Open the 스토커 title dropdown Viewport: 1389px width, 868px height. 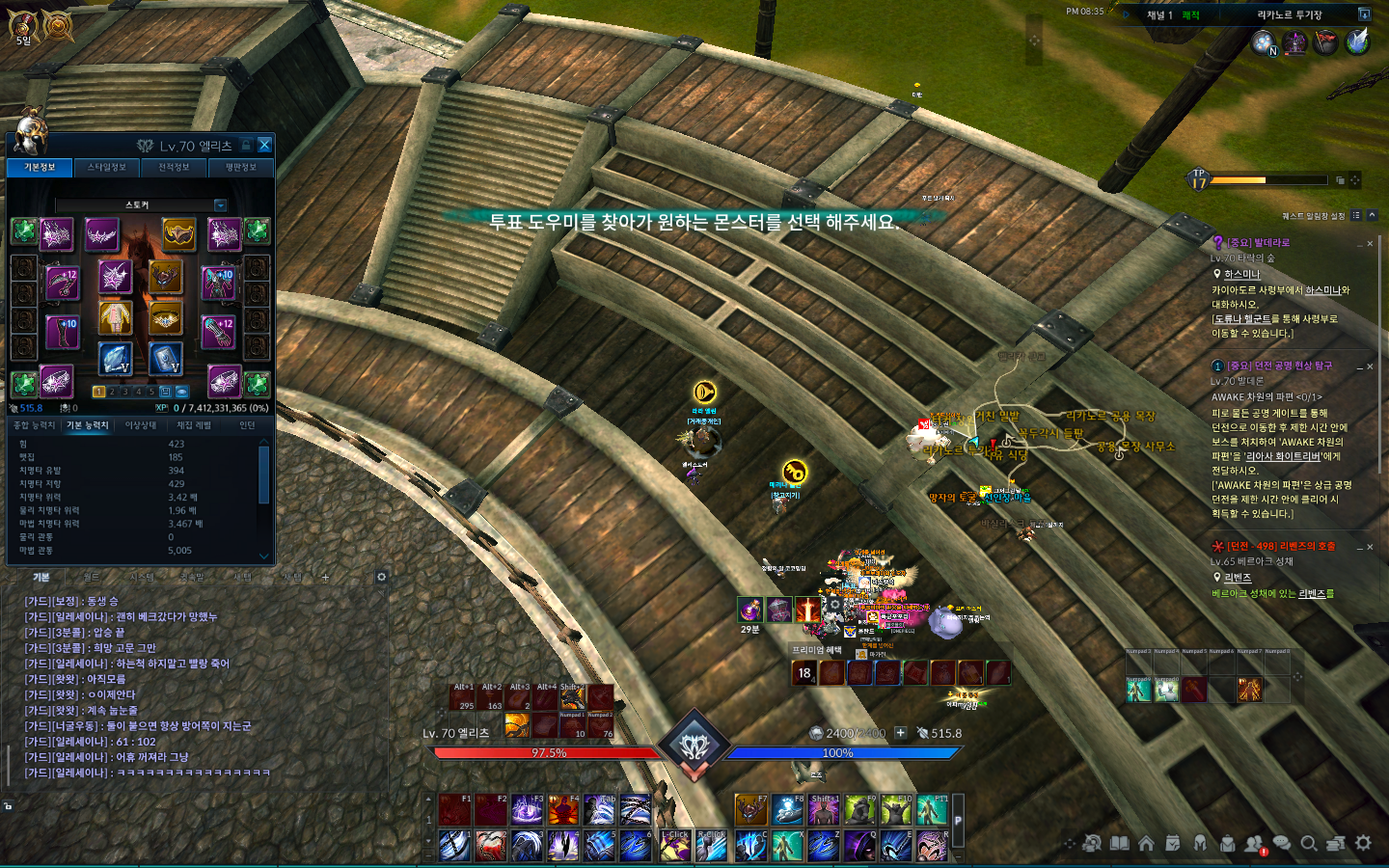point(220,205)
